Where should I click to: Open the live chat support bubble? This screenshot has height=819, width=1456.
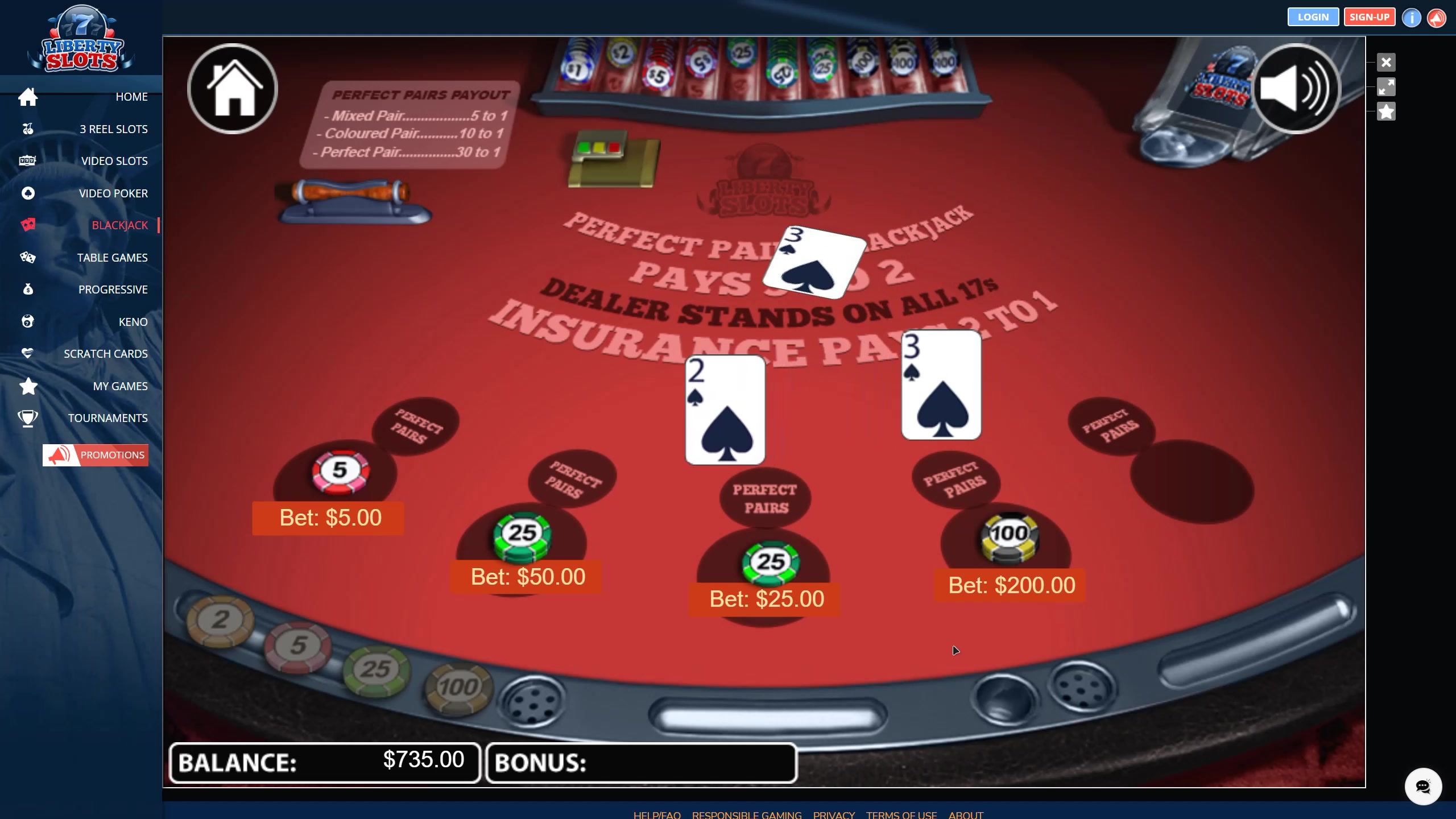(x=1422, y=787)
